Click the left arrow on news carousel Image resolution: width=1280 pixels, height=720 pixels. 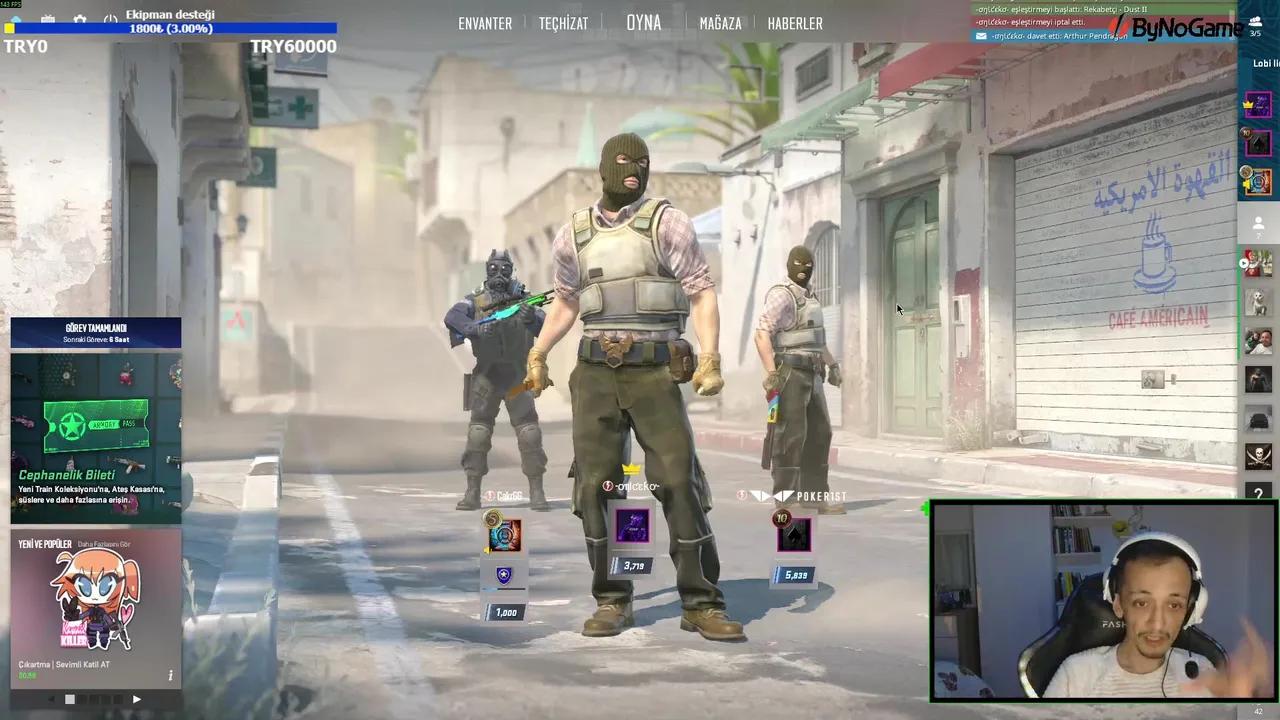(x=53, y=699)
